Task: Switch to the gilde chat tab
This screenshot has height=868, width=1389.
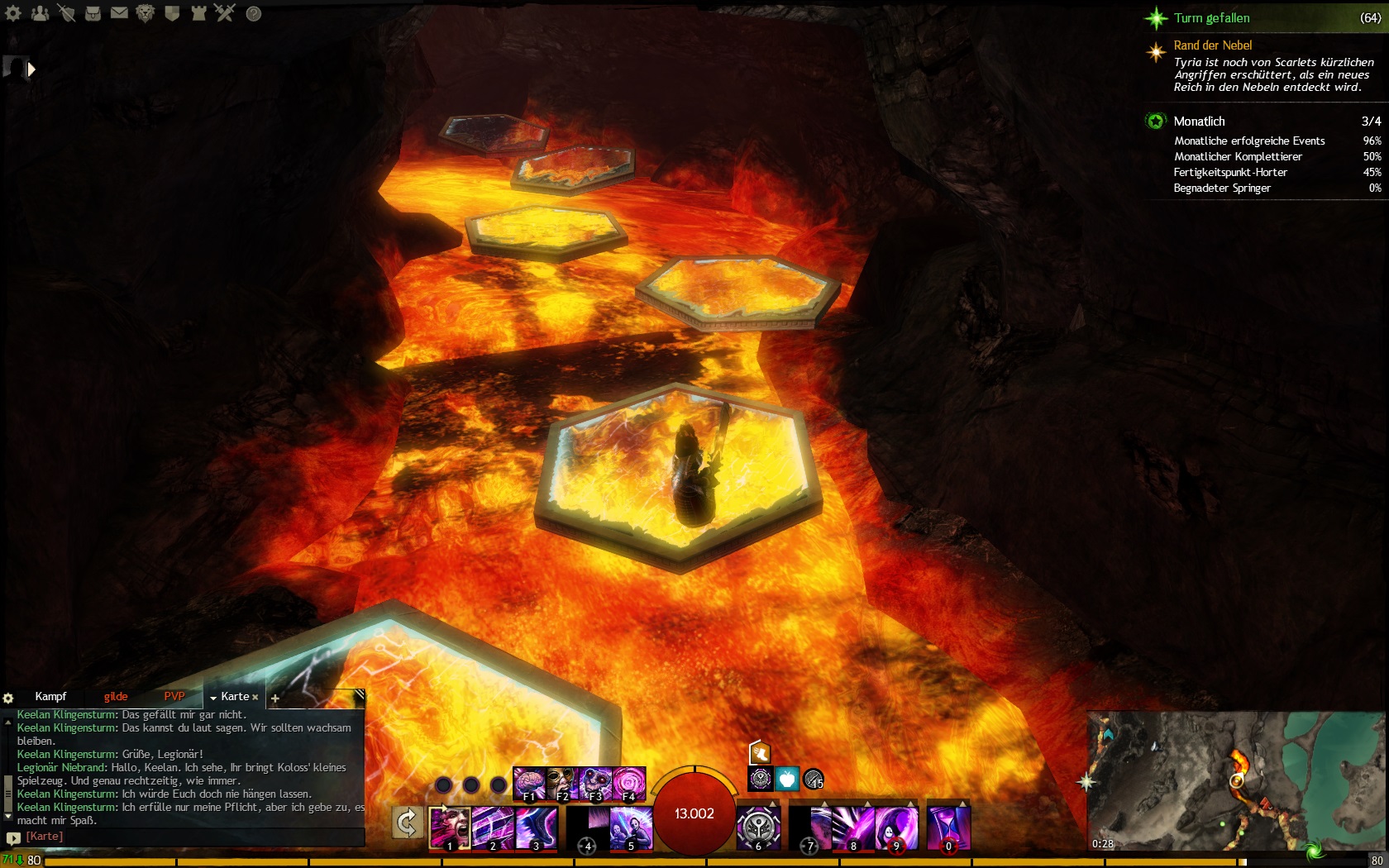Action: pos(116,697)
